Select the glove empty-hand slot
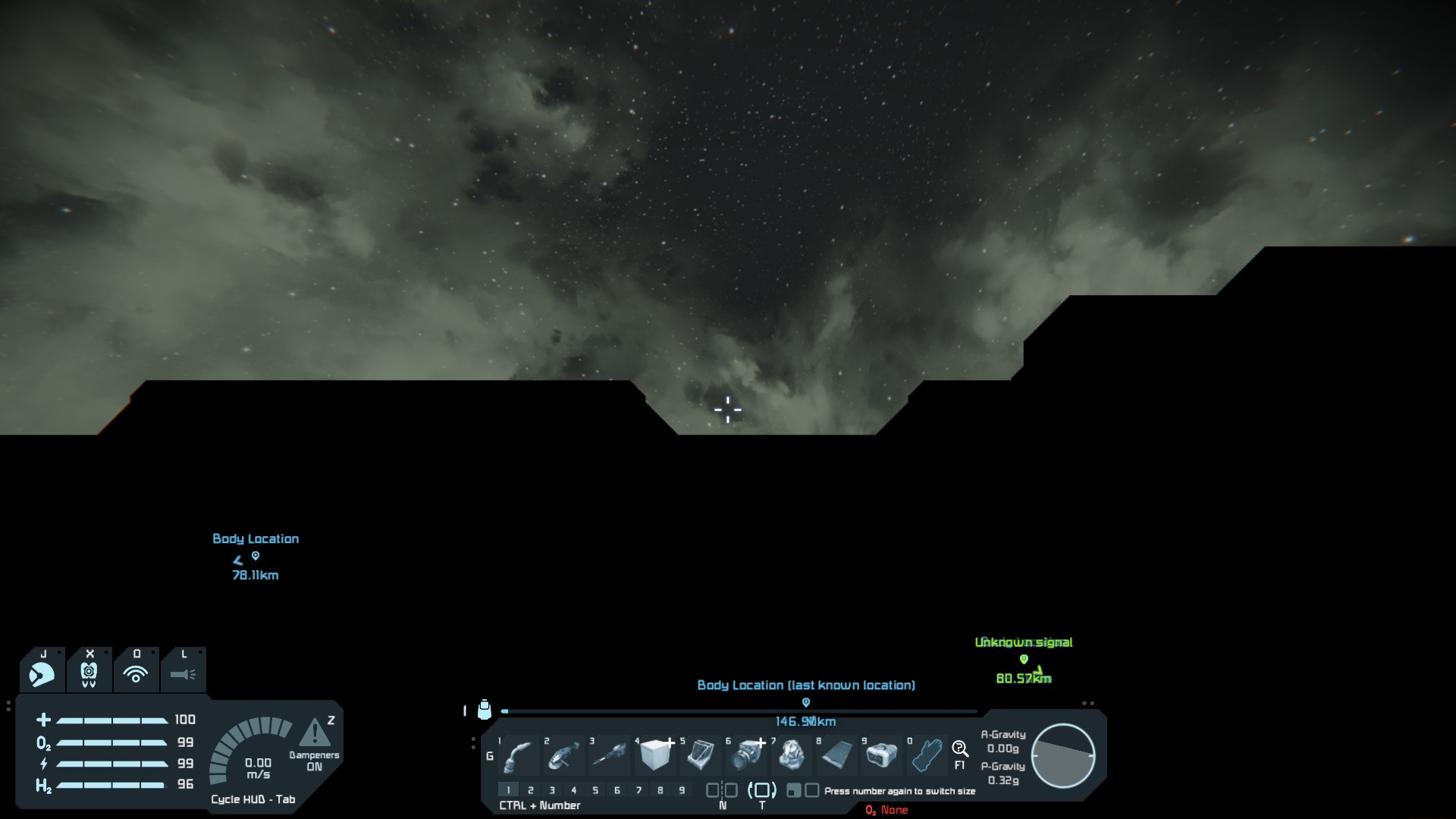Viewport: 1456px width, 819px height. (927, 755)
